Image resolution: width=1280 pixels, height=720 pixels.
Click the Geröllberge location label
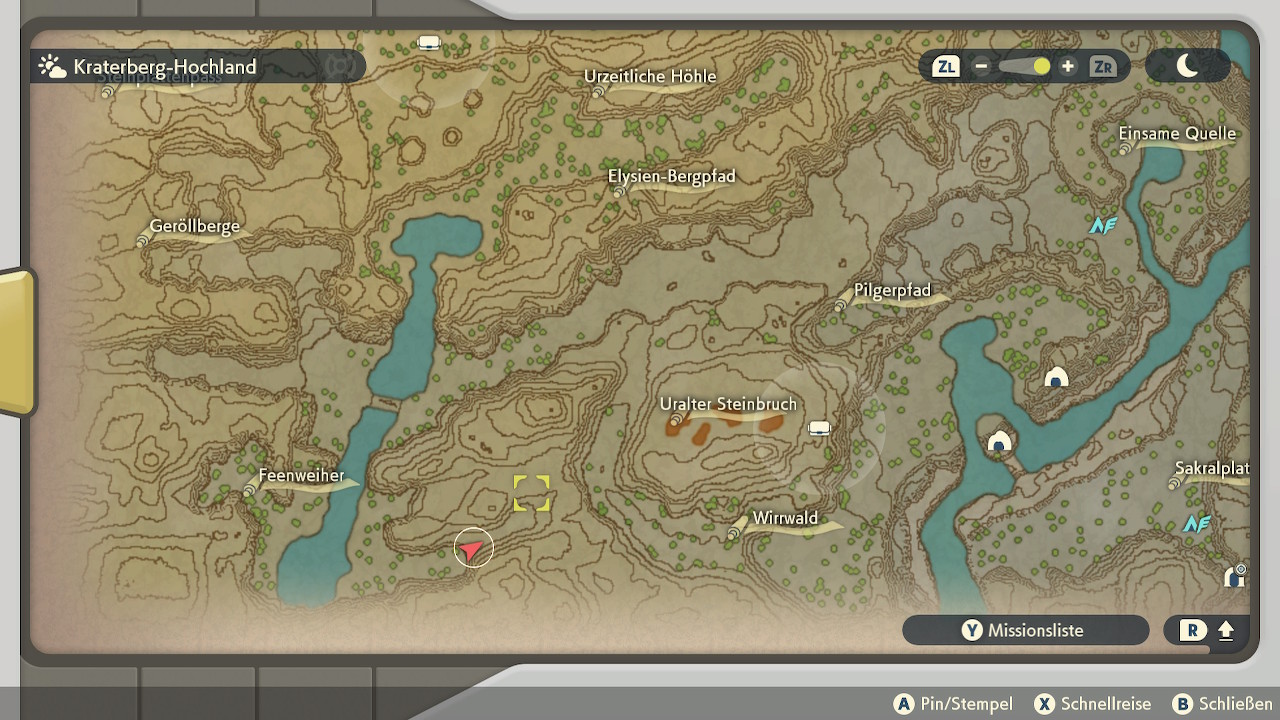[x=194, y=227]
